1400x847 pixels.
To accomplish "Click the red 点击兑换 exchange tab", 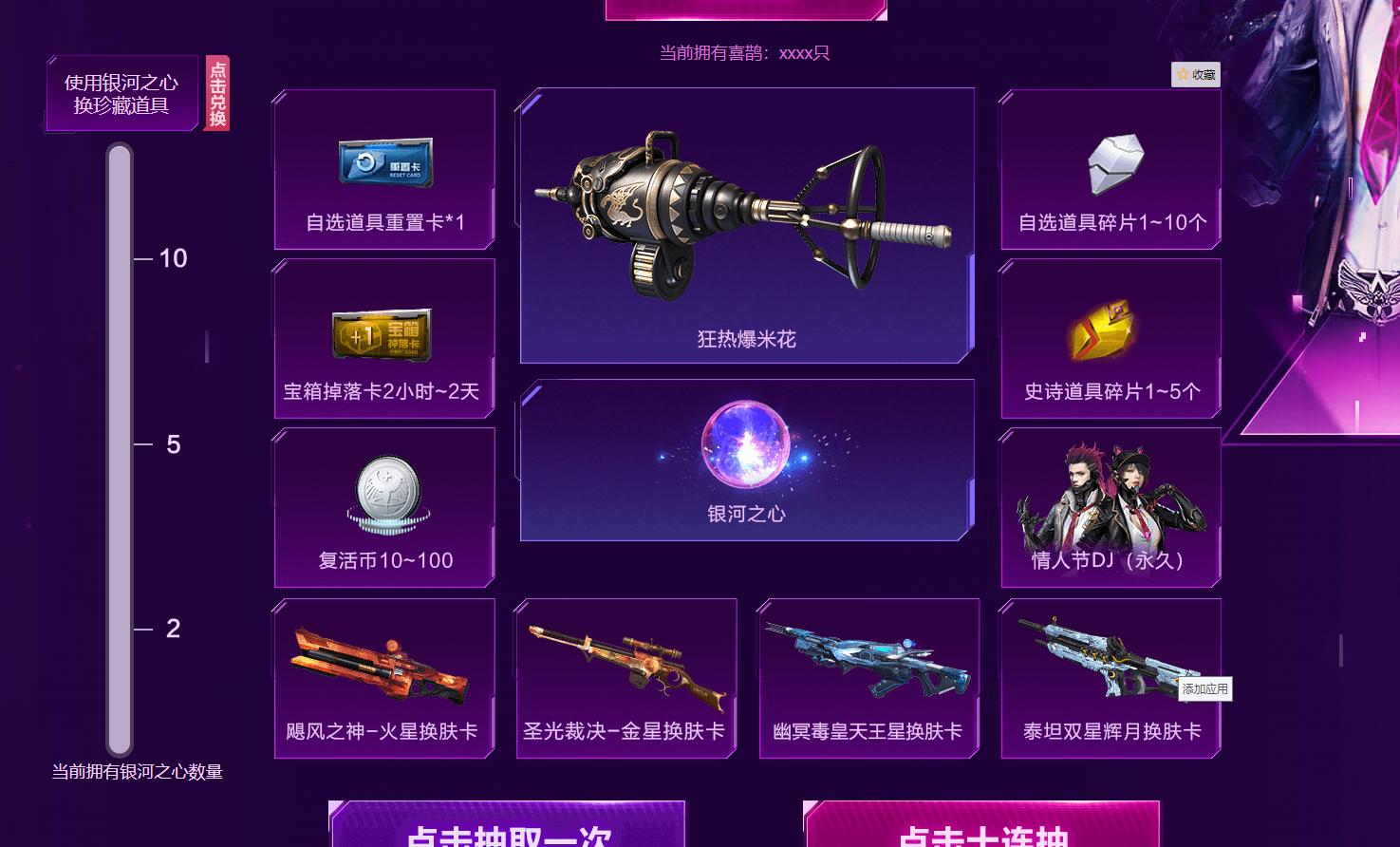I will click(x=216, y=93).
